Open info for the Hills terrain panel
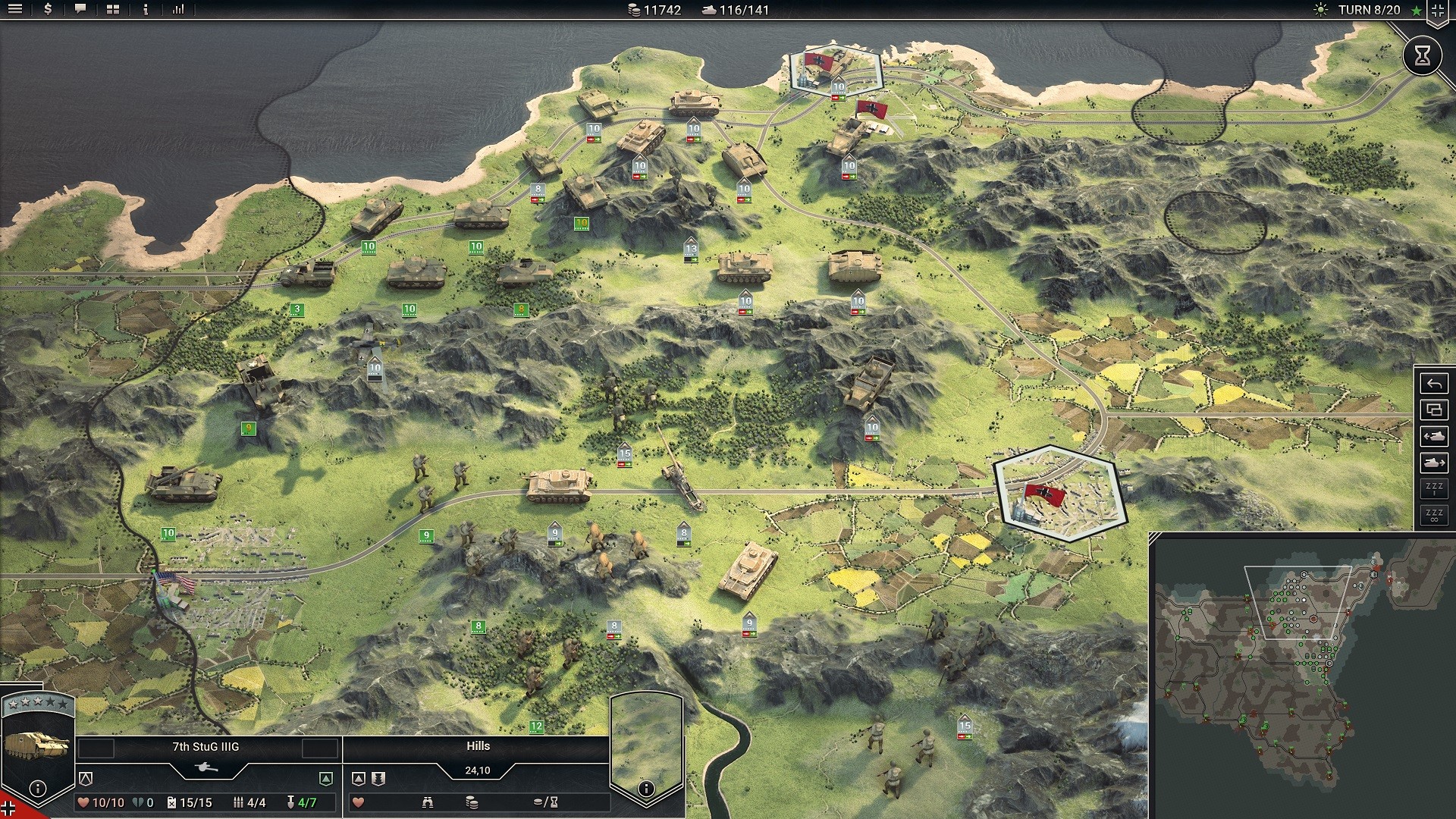 pyautogui.click(x=645, y=788)
